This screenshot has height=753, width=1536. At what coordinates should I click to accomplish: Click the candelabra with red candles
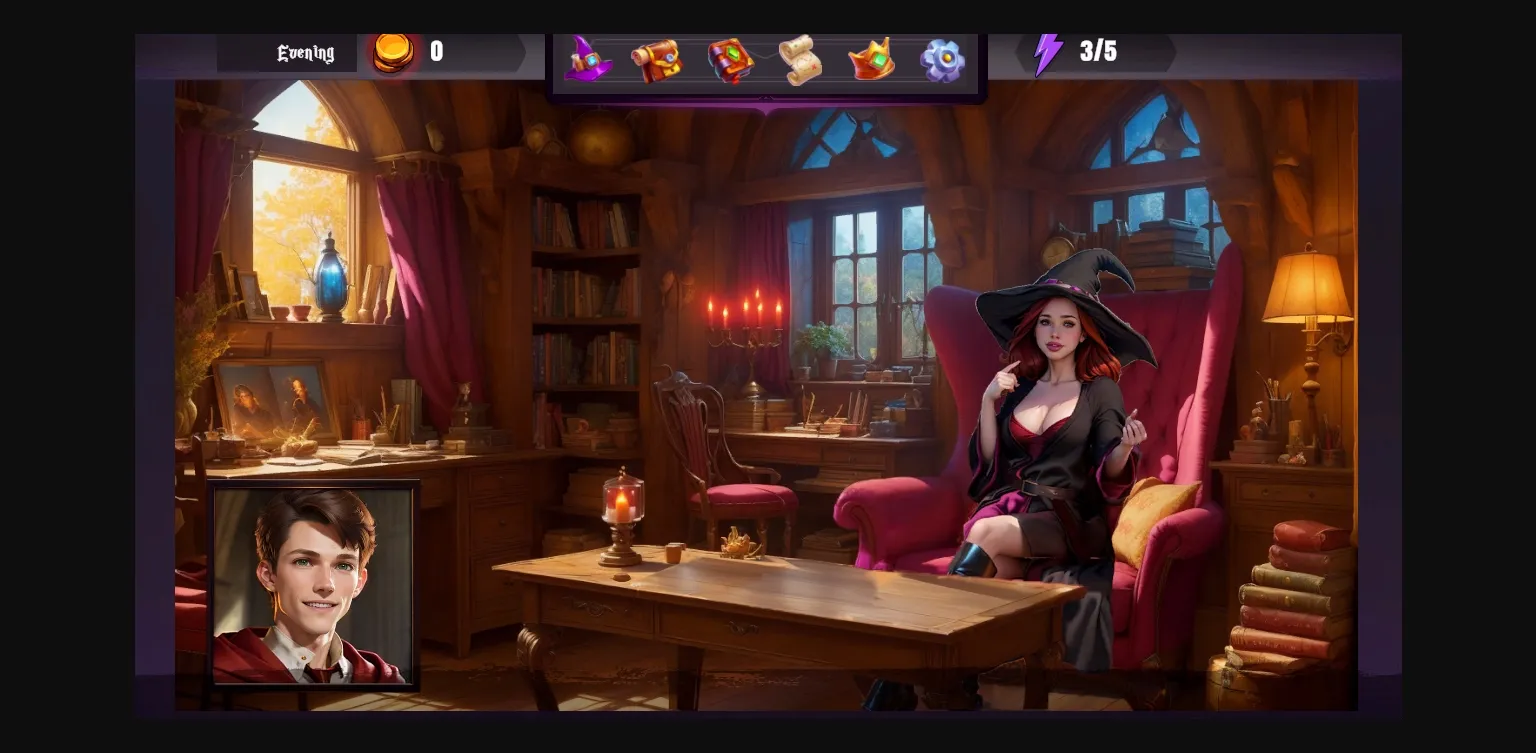point(748,340)
